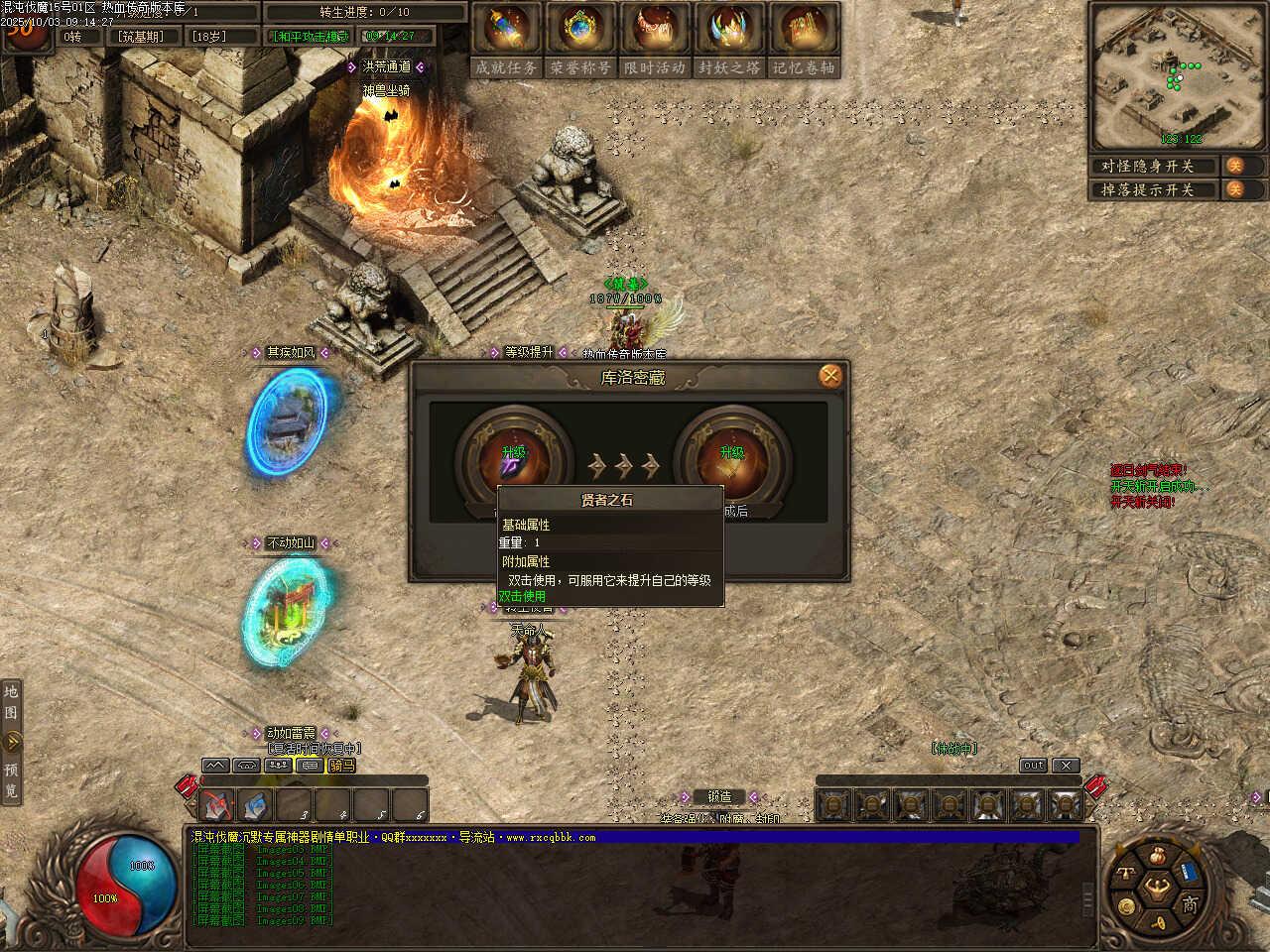Open the character panel with the muscle figure icon
This screenshot has height=952, width=1270.
click(1156, 888)
